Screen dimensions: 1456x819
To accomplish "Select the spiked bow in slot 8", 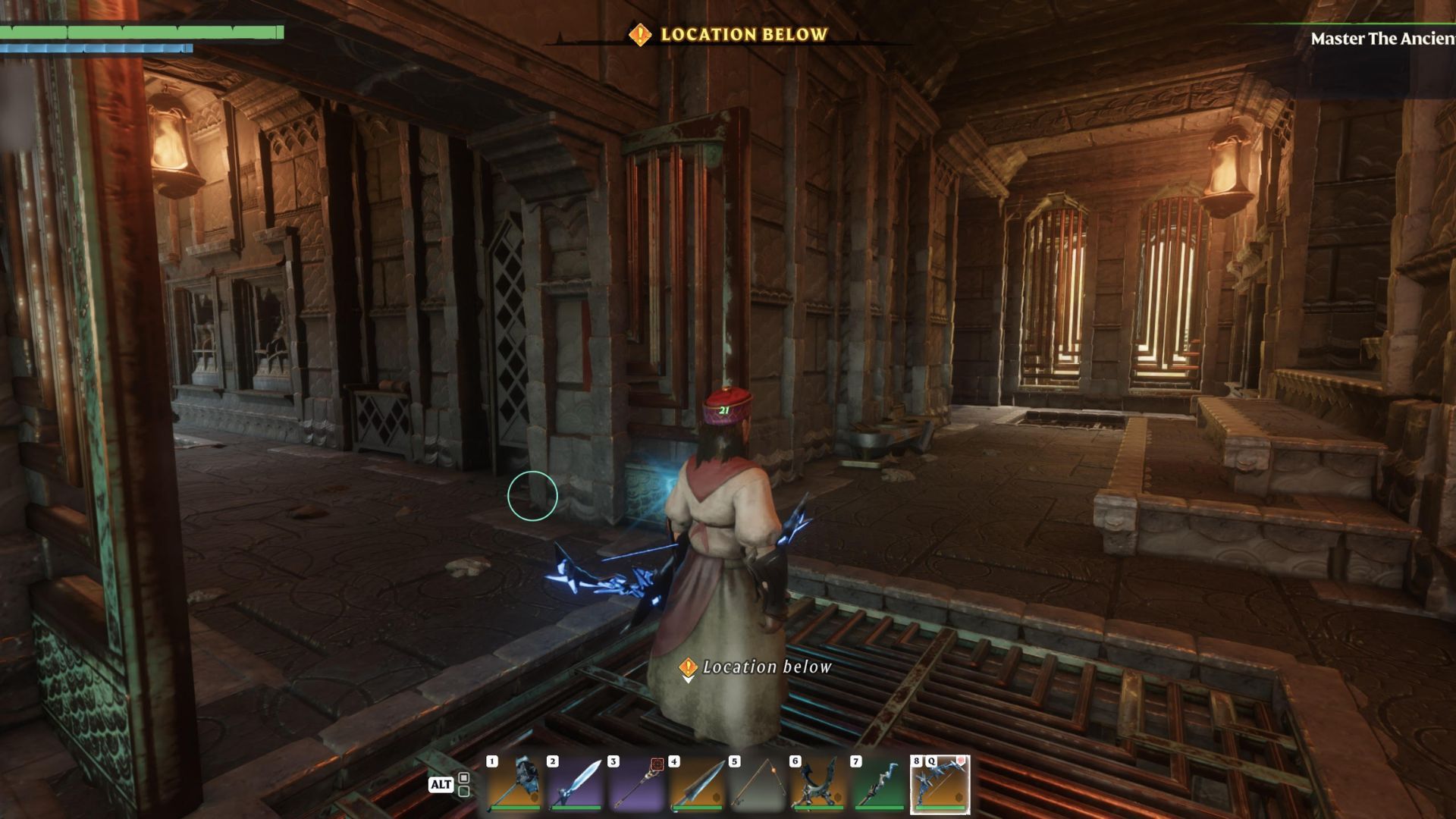I will pyautogui.click(x=940, y=784).
